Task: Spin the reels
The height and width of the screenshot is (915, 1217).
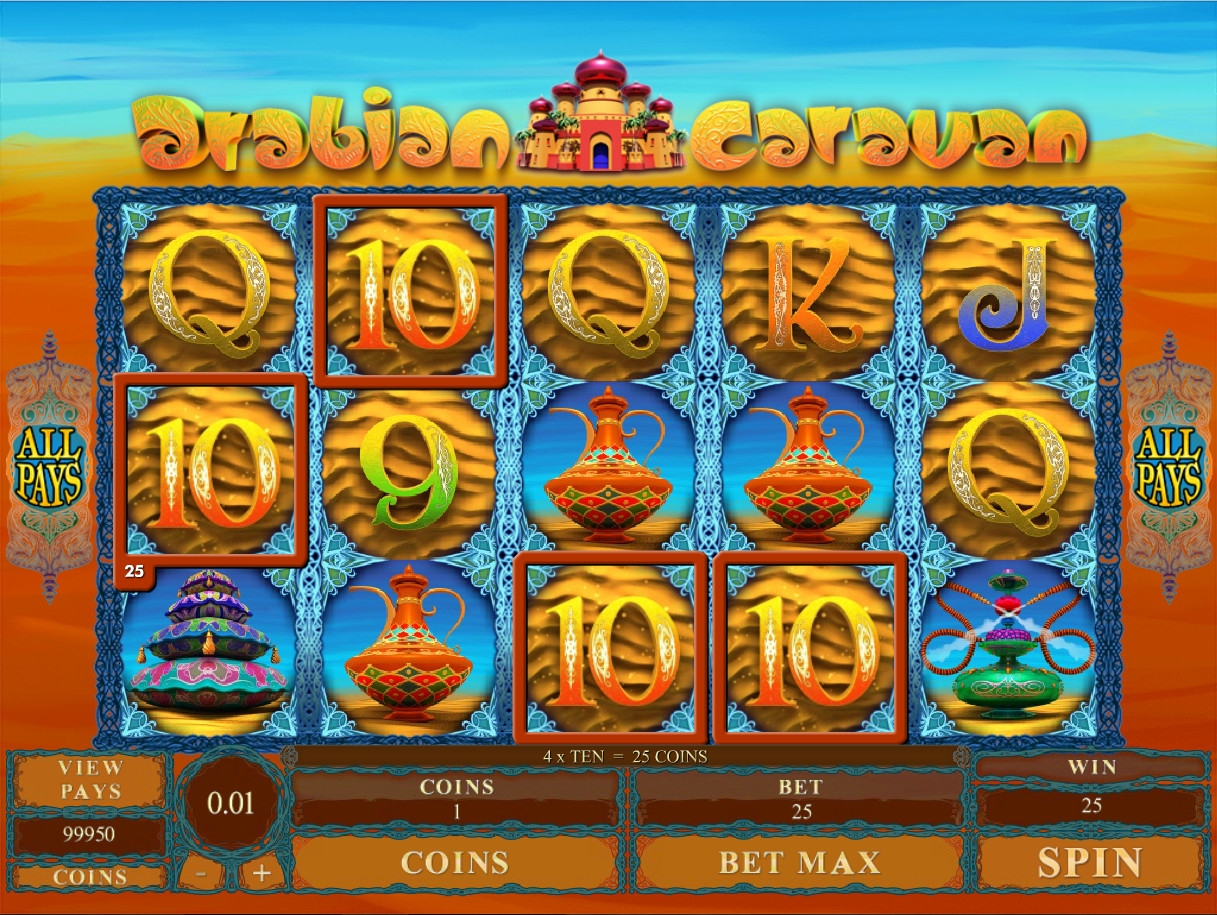Action: click(1089, 862)
